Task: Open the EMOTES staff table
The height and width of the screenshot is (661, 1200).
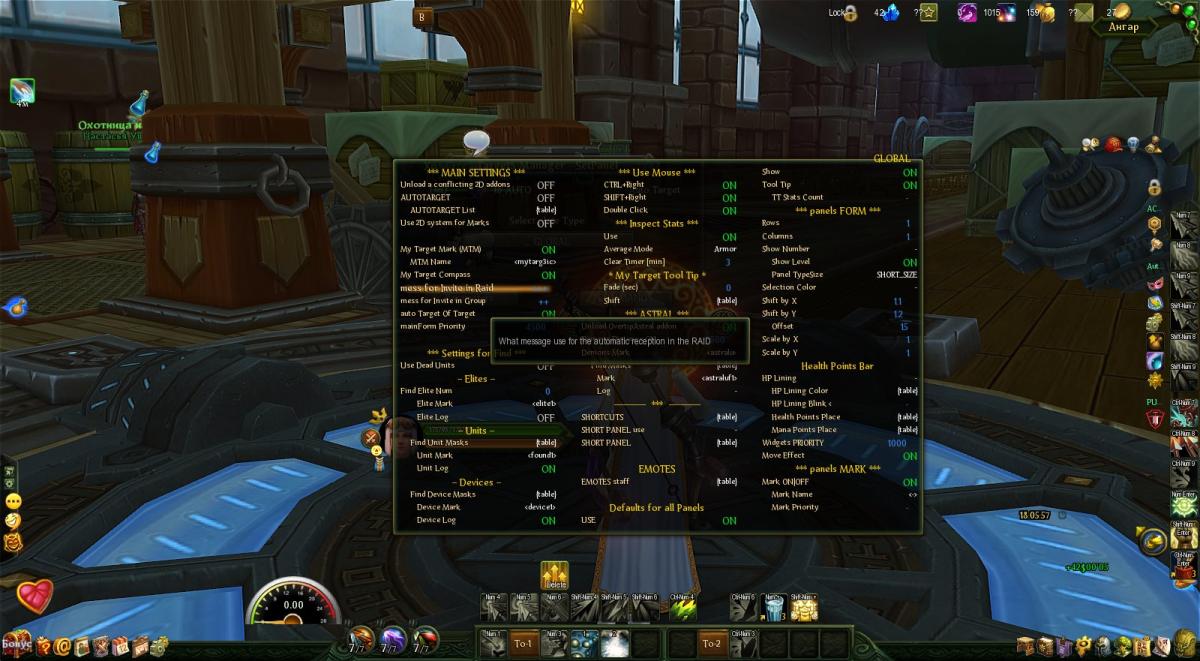Action: 726,482
